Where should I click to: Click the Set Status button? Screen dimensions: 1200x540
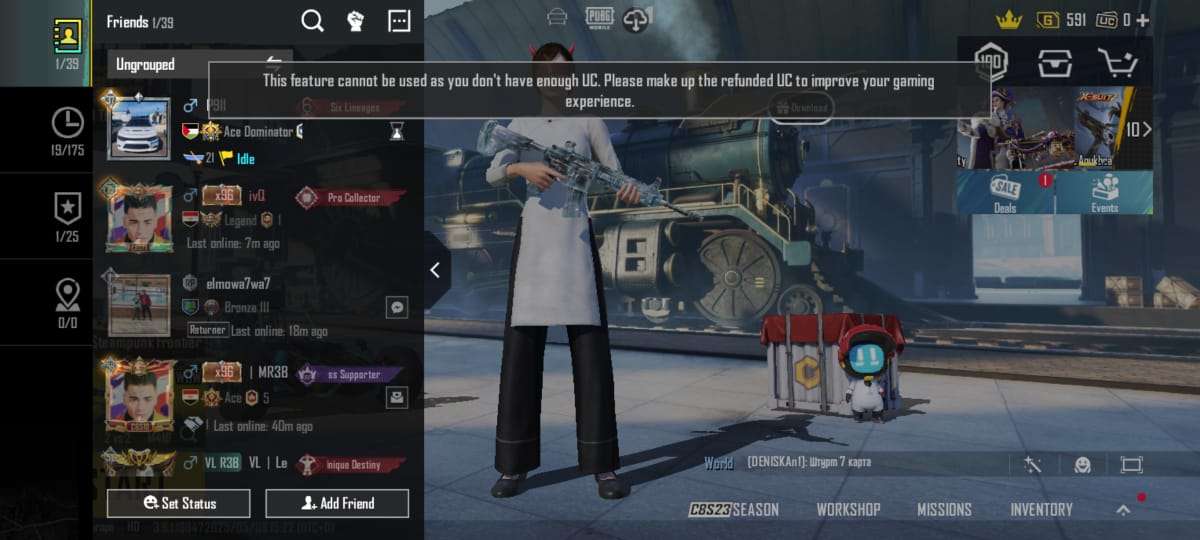(180, 503)
